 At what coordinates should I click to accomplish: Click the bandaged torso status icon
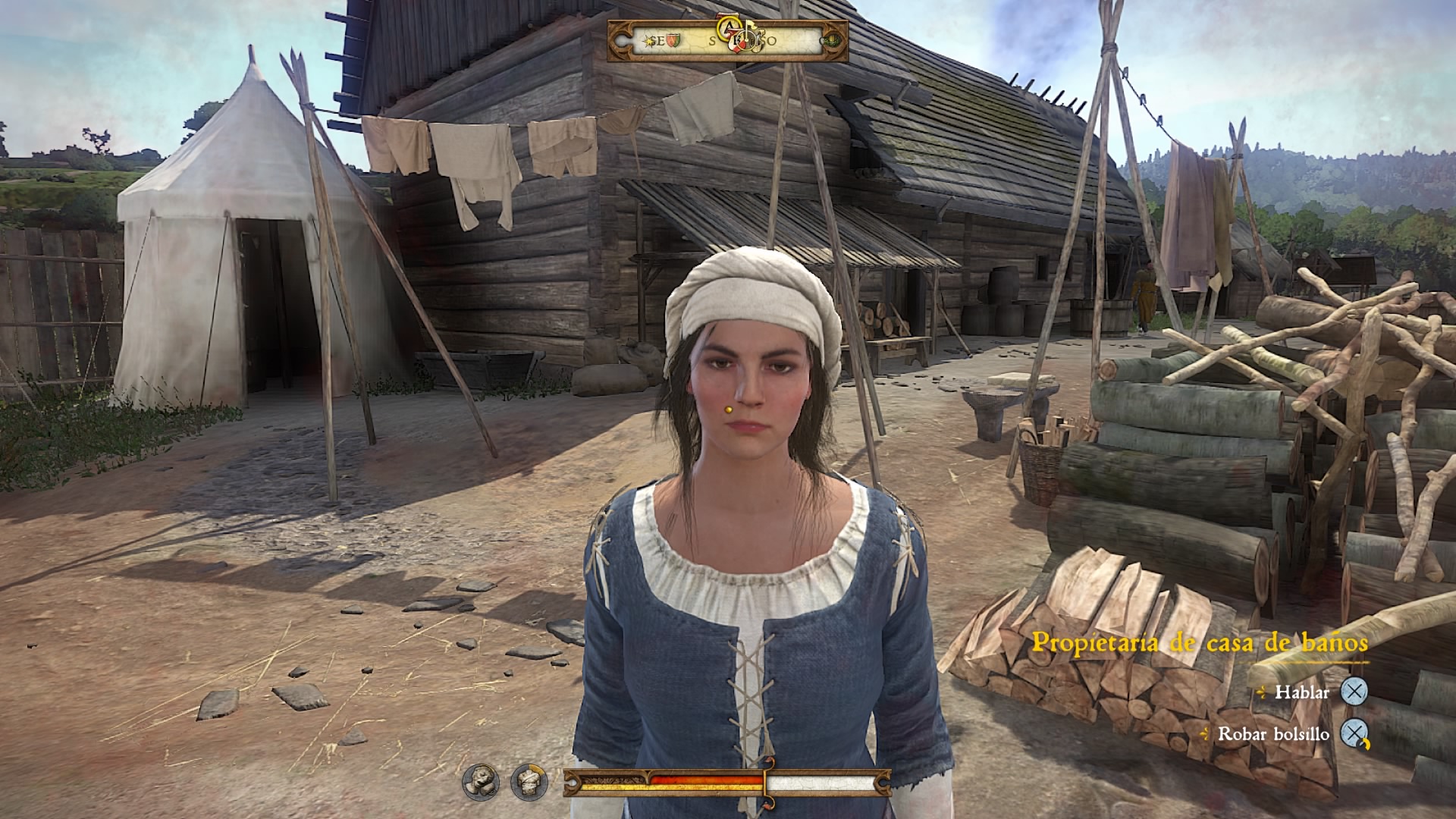pos(529,781)
